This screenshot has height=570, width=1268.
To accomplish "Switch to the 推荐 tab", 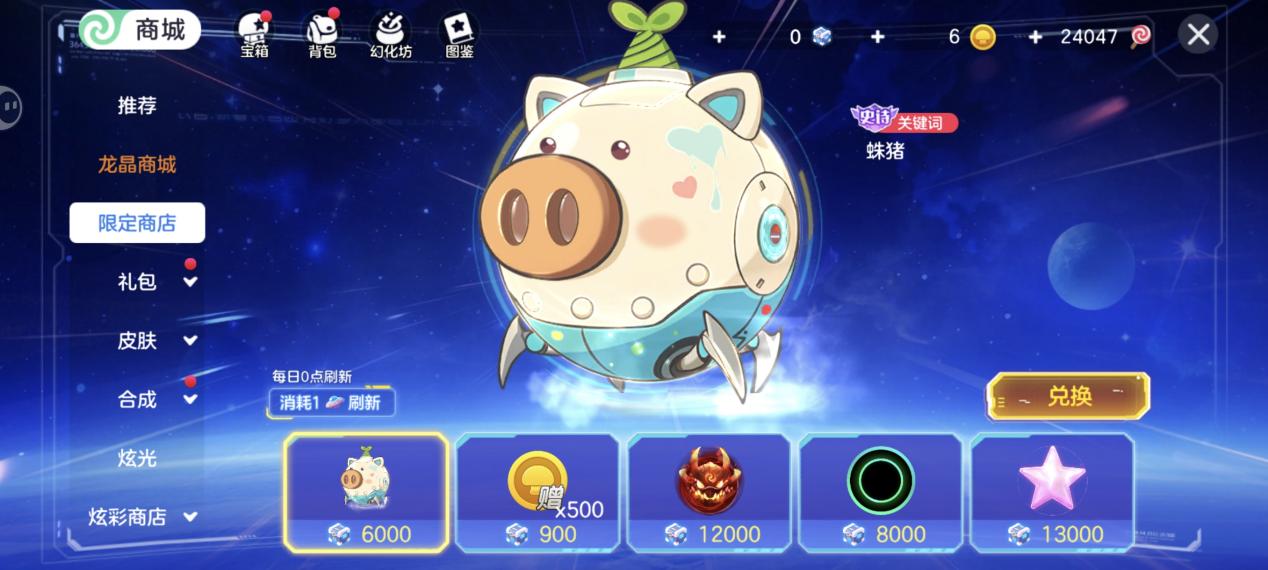I will point(137,105).
